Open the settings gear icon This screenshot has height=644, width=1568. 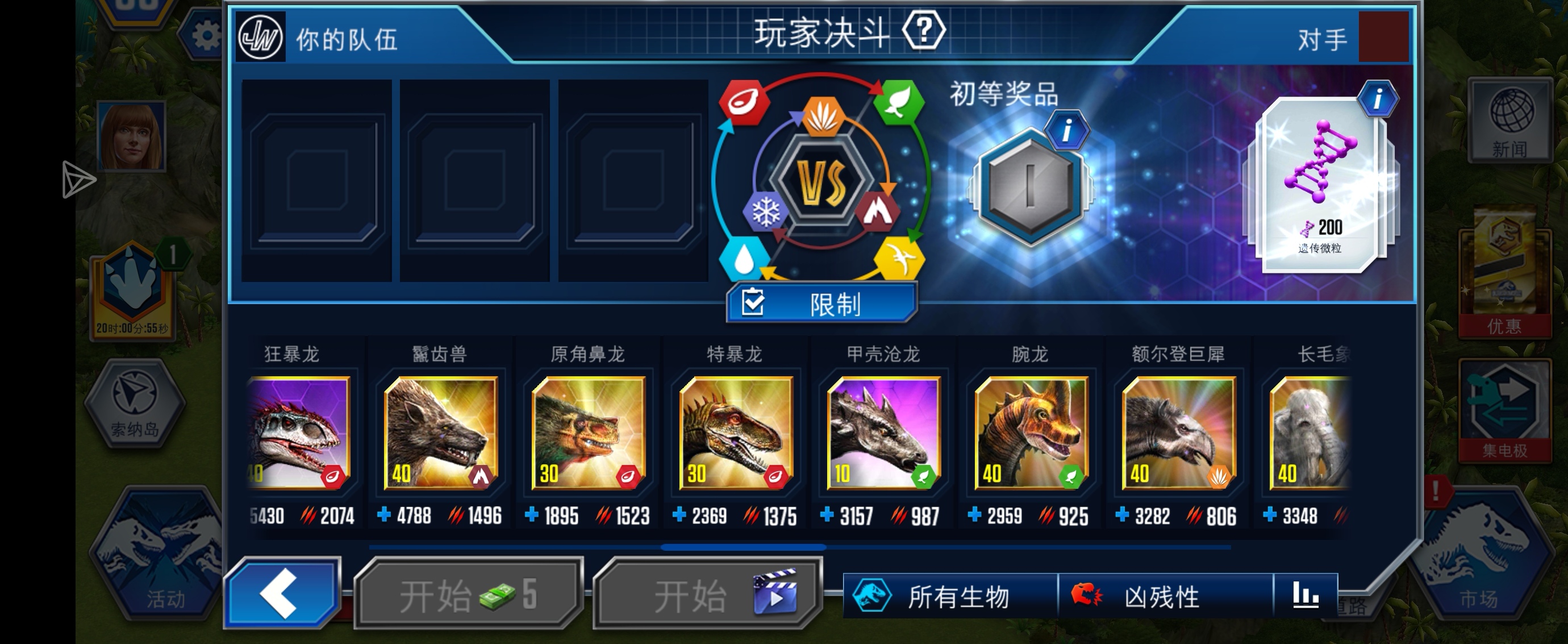click(x=207, y=35)
